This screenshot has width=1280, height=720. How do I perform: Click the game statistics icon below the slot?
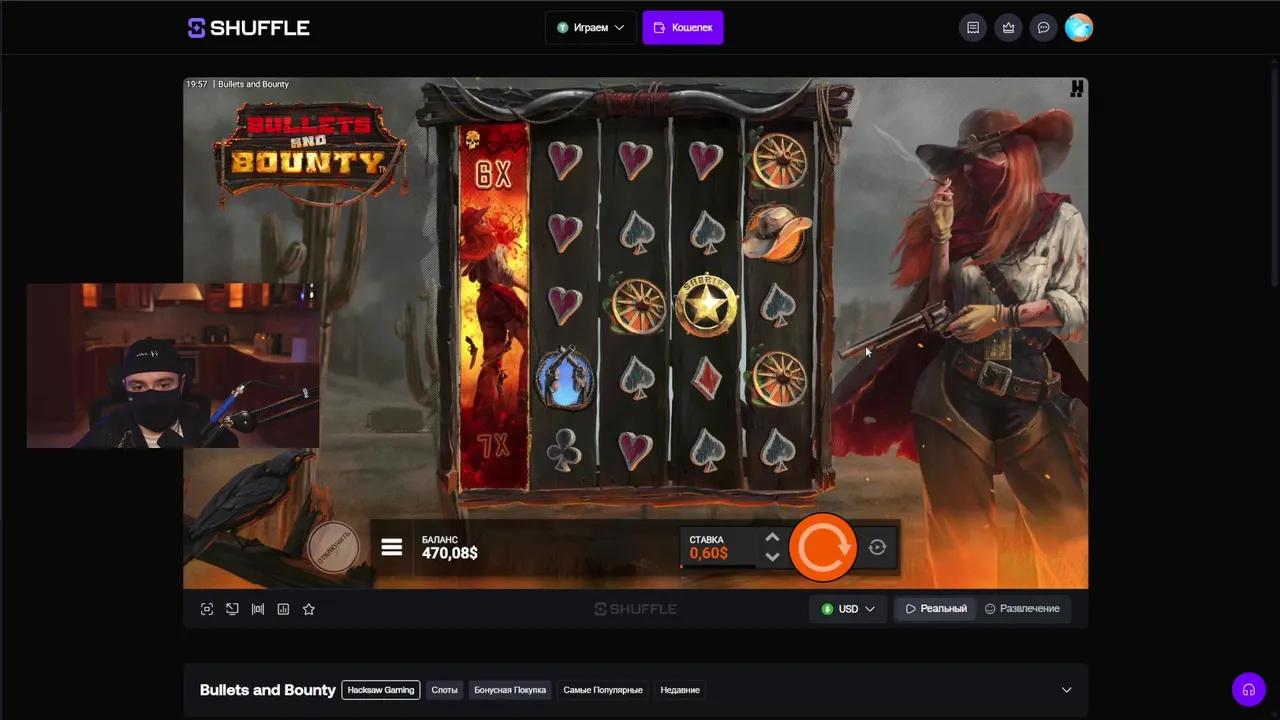click(283, 608)
